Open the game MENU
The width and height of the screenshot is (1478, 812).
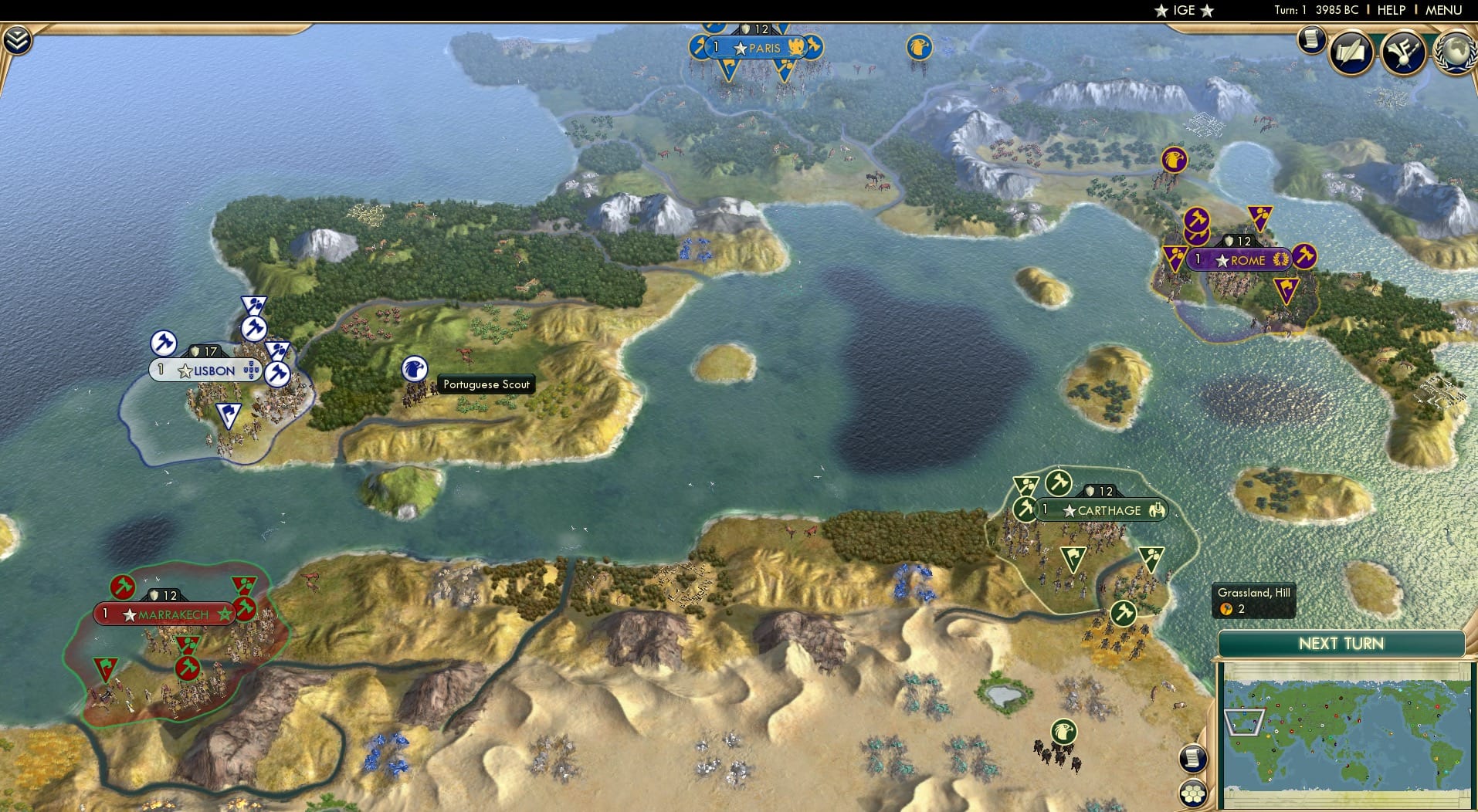click(1443, 10)
